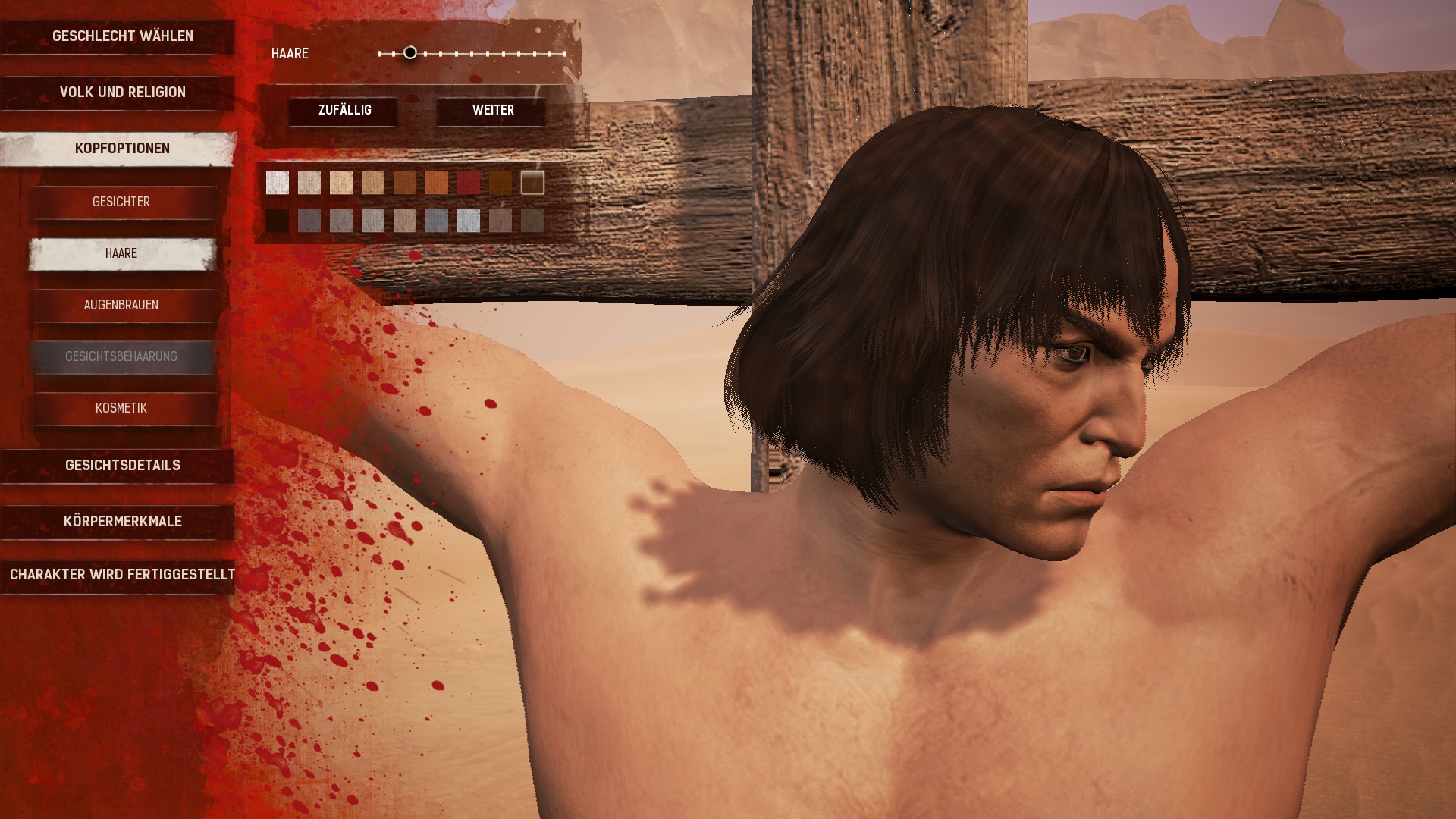1456x819 pixels.
Task: Select the bright orange hair color swatch
Action: pos(437,183)
